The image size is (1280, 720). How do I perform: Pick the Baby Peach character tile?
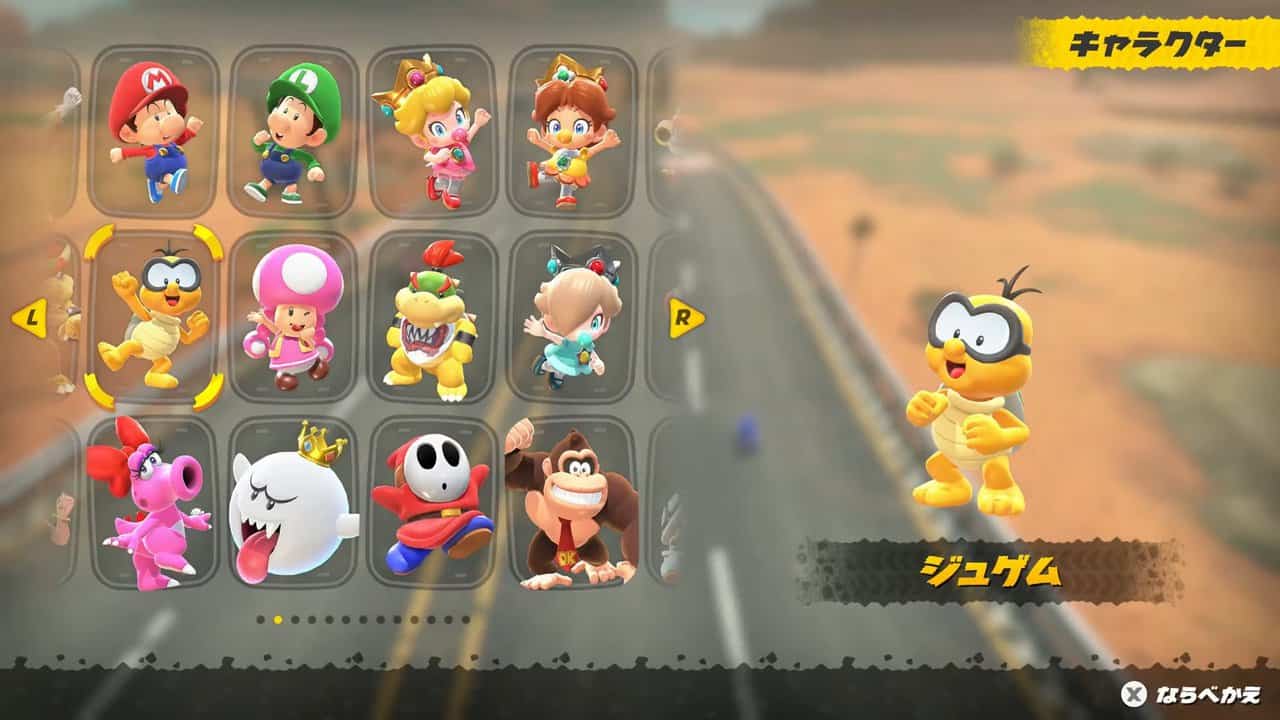(x=432, y=131)
